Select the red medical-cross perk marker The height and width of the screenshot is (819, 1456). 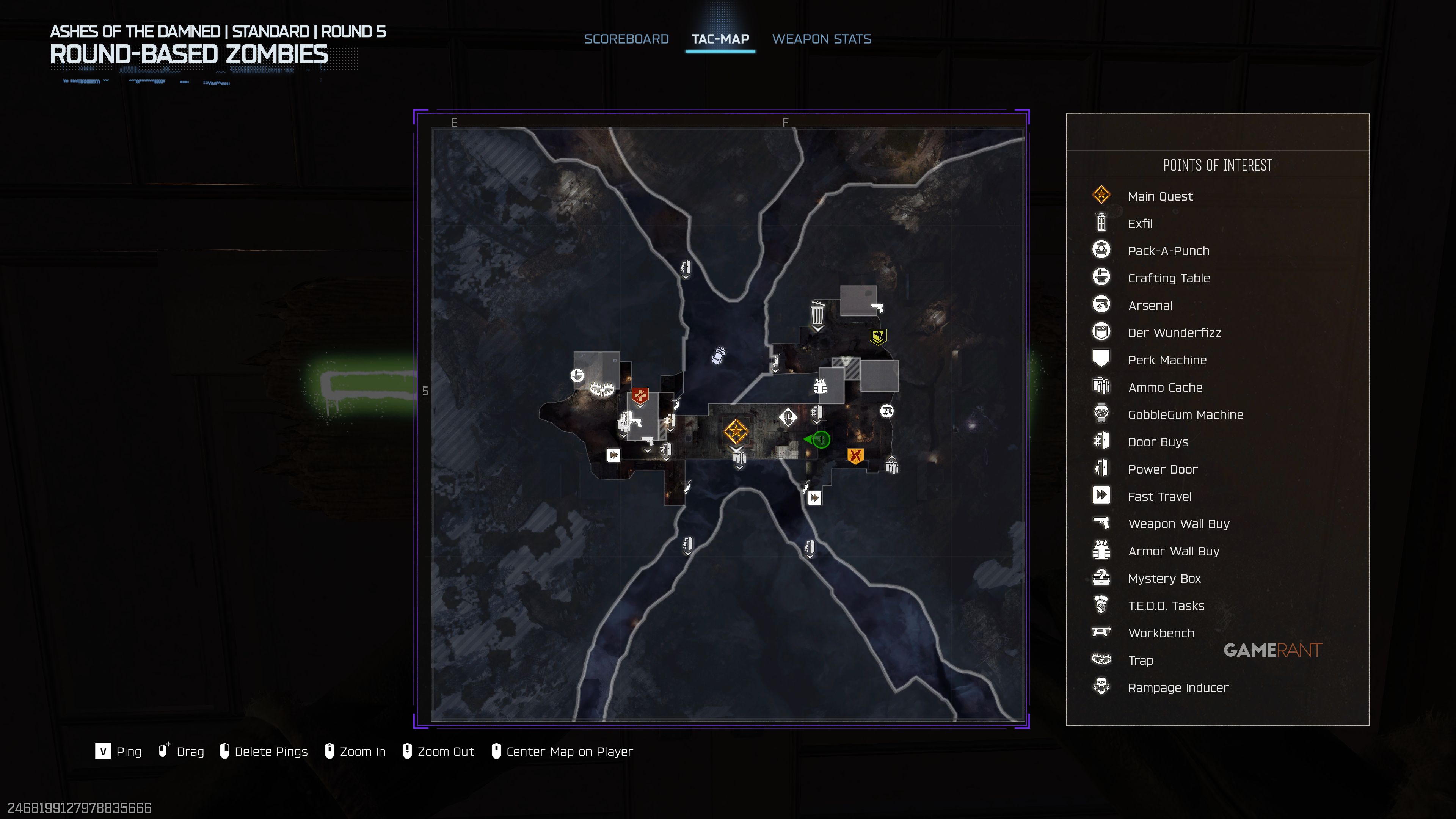point(640,395)
